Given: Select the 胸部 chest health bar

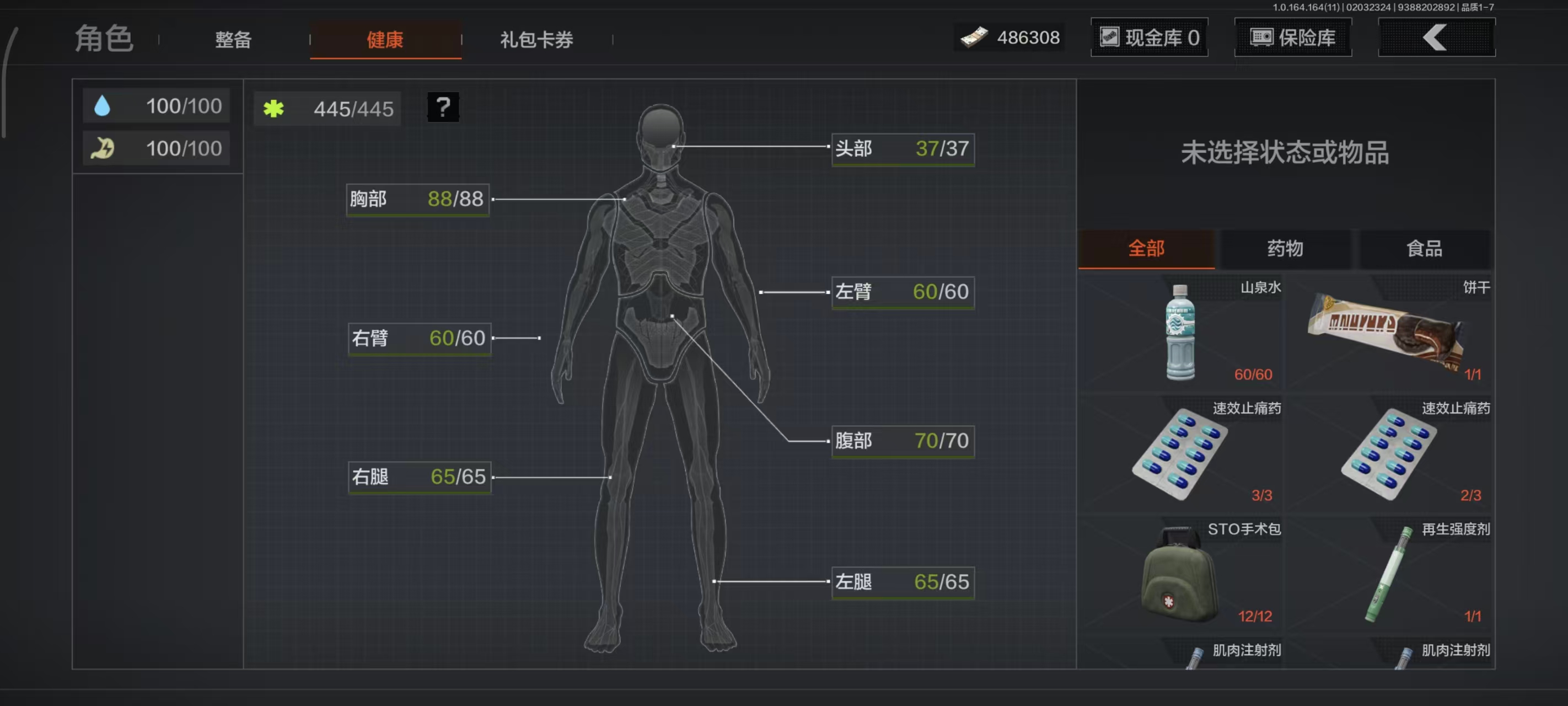Looking at the screenshot, I should (x=417, y=199).
